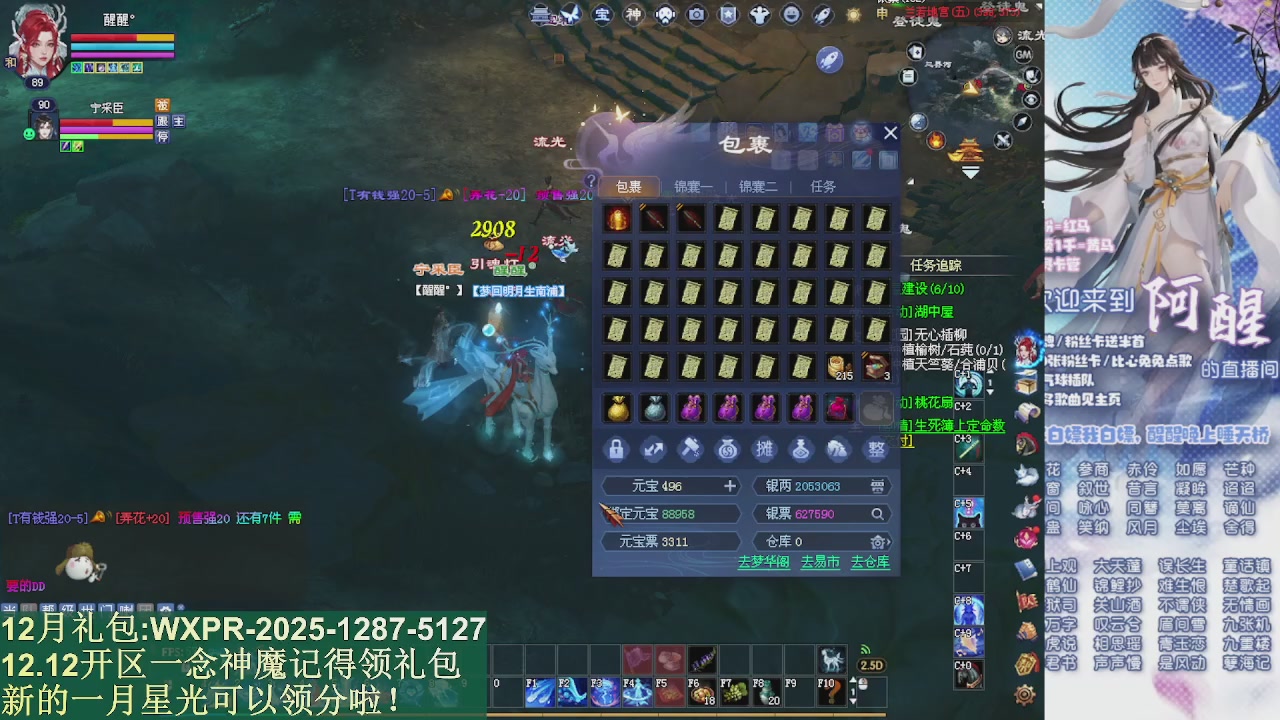Open the 摊 stall icon in the bag panel
Image resolution: width=1280 pixels, height=720 pixels.
764,450
